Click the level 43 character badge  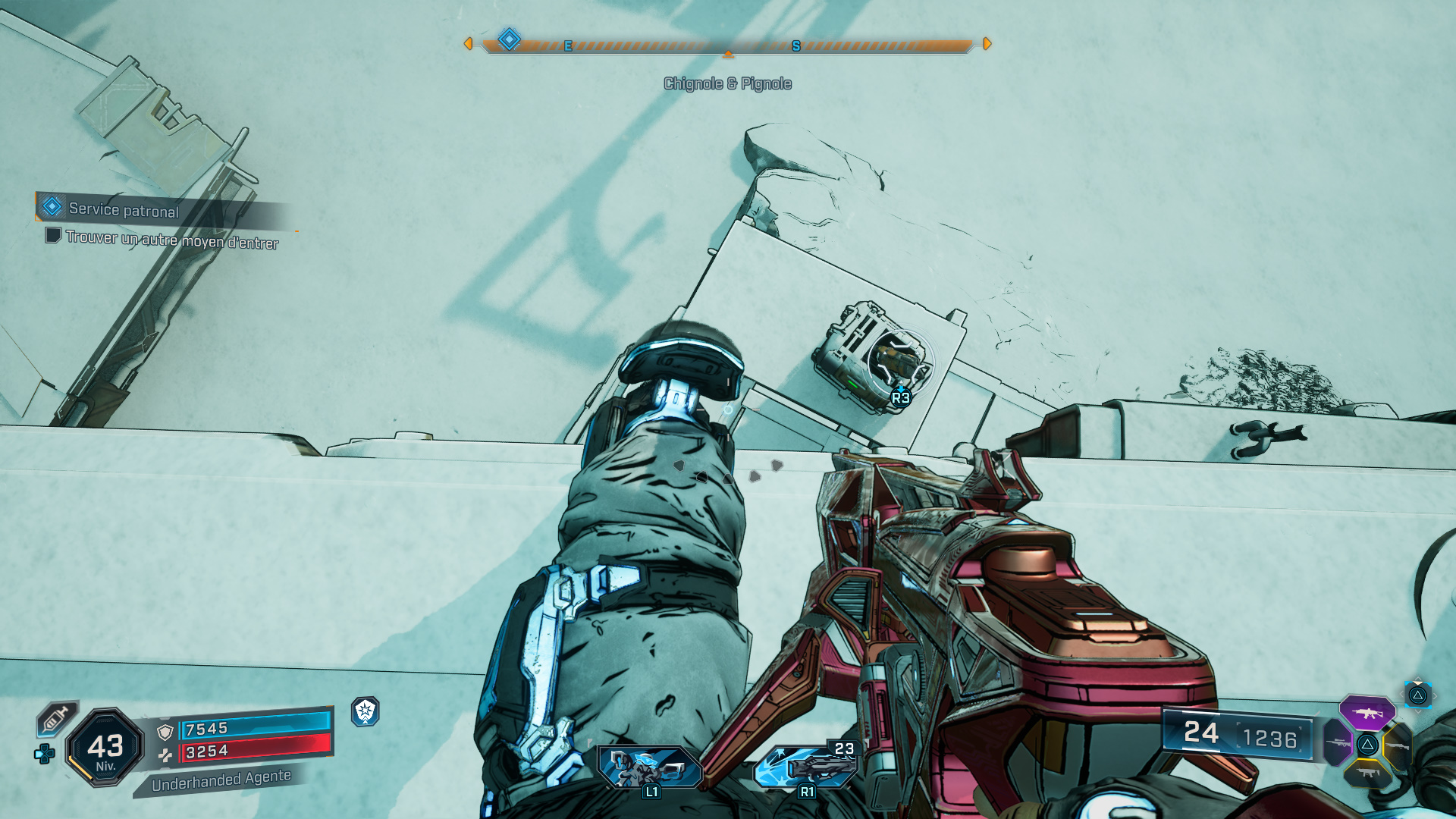[x=105, y=747]
